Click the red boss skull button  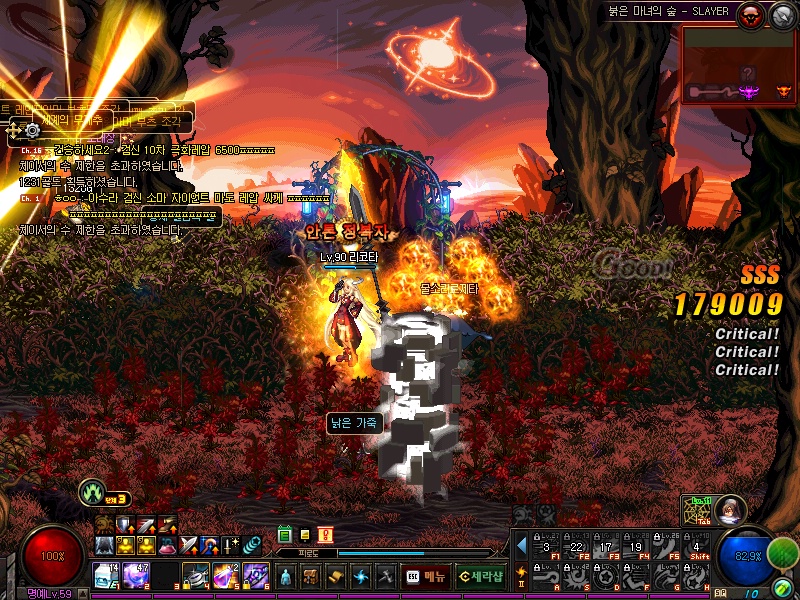[x=749, y=14]
